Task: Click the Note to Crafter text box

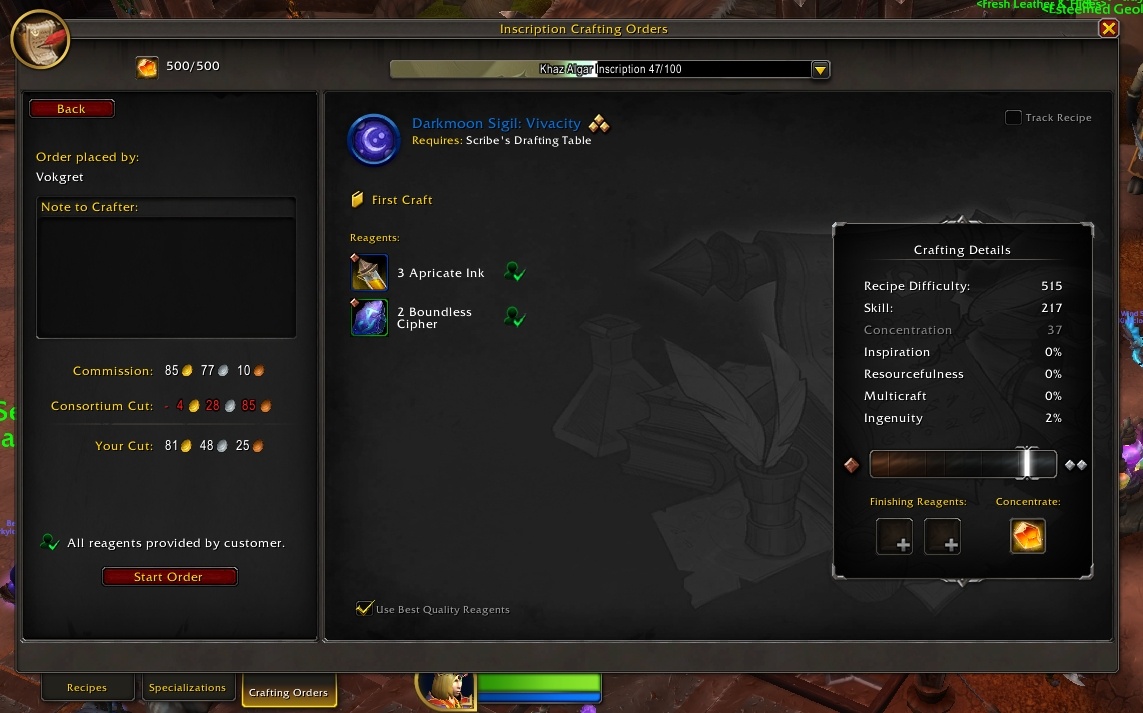Action: click(x=166, y=276)
